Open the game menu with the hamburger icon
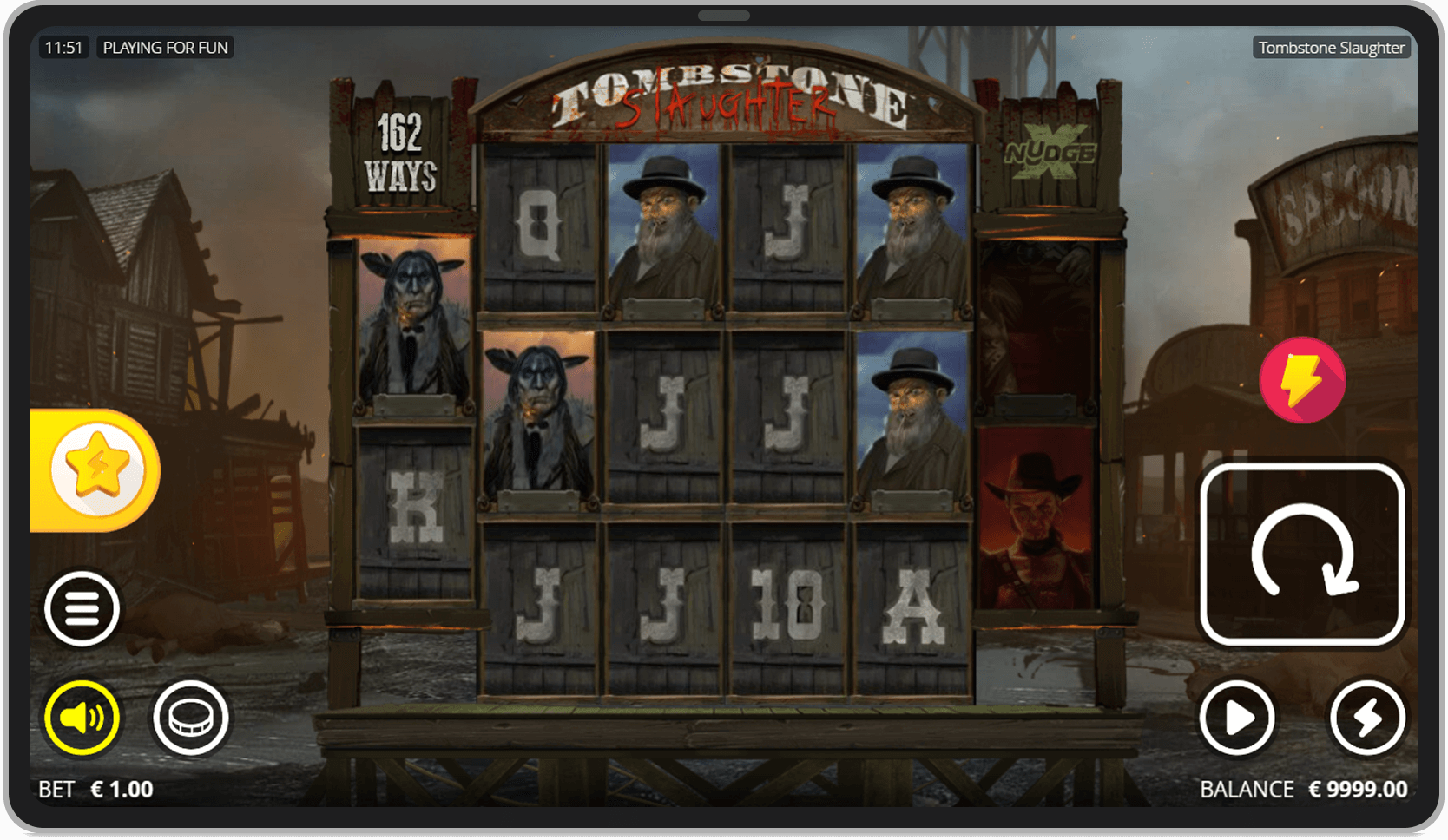The width and height of the screenshot is (1448, 840). [82, 608]
